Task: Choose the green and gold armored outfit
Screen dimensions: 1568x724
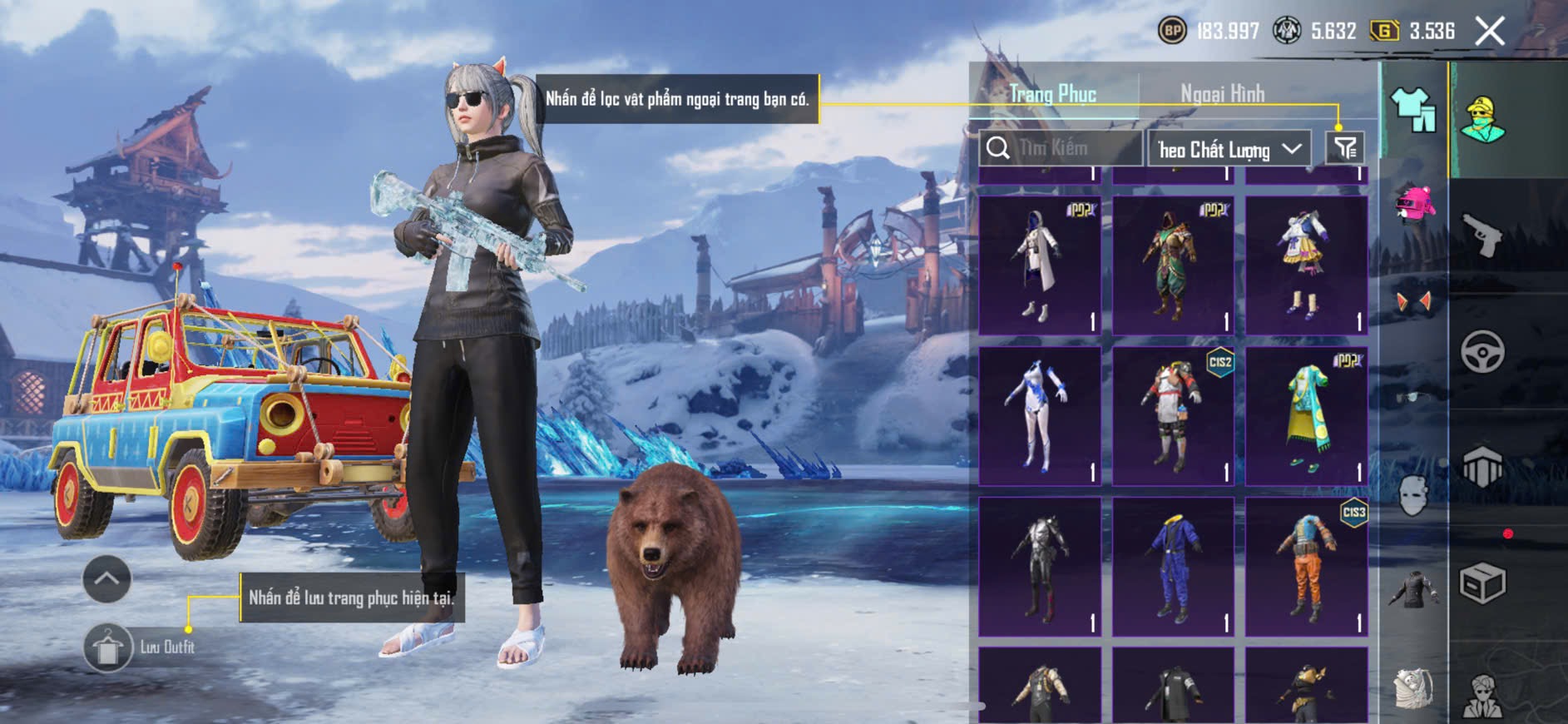Action: coord(1173,265)
